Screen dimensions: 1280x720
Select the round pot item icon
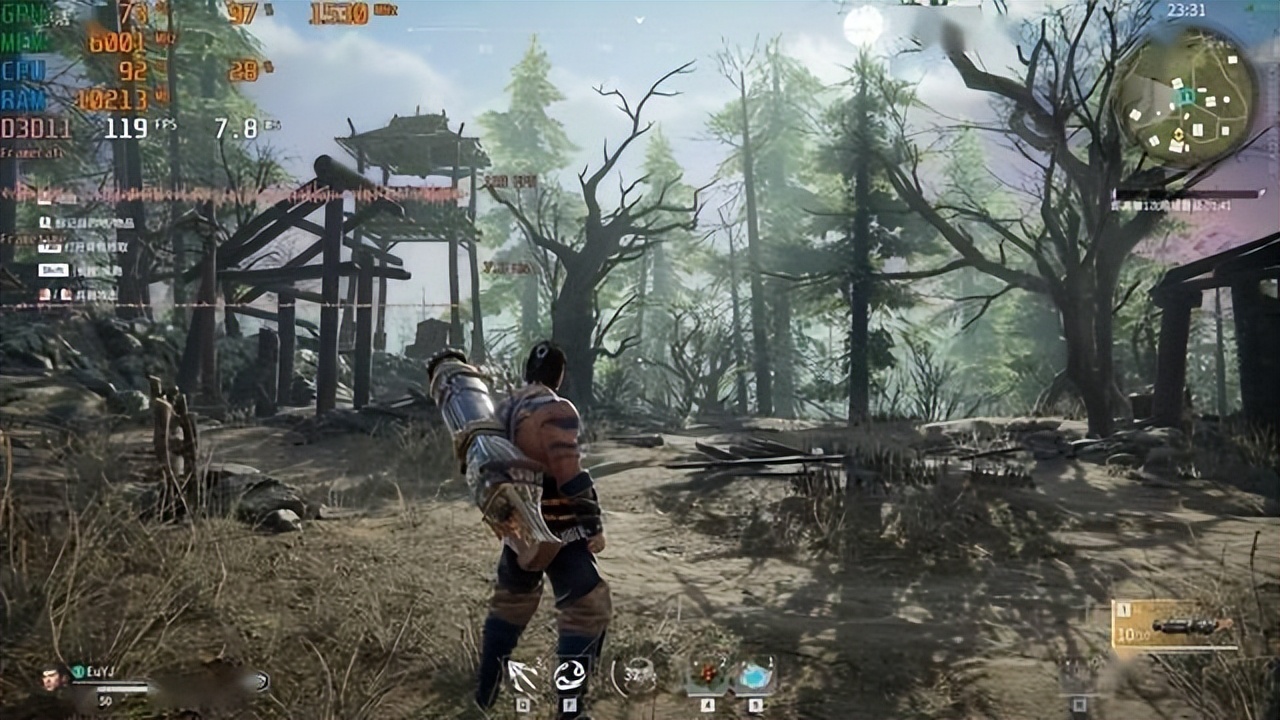[636, 676]
